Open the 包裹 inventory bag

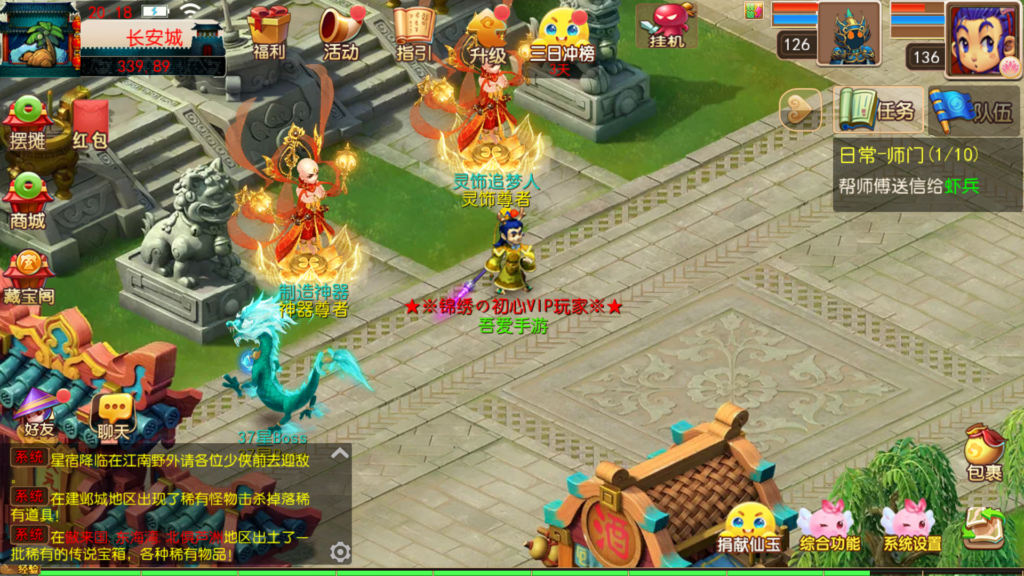[x=984, y=453]
